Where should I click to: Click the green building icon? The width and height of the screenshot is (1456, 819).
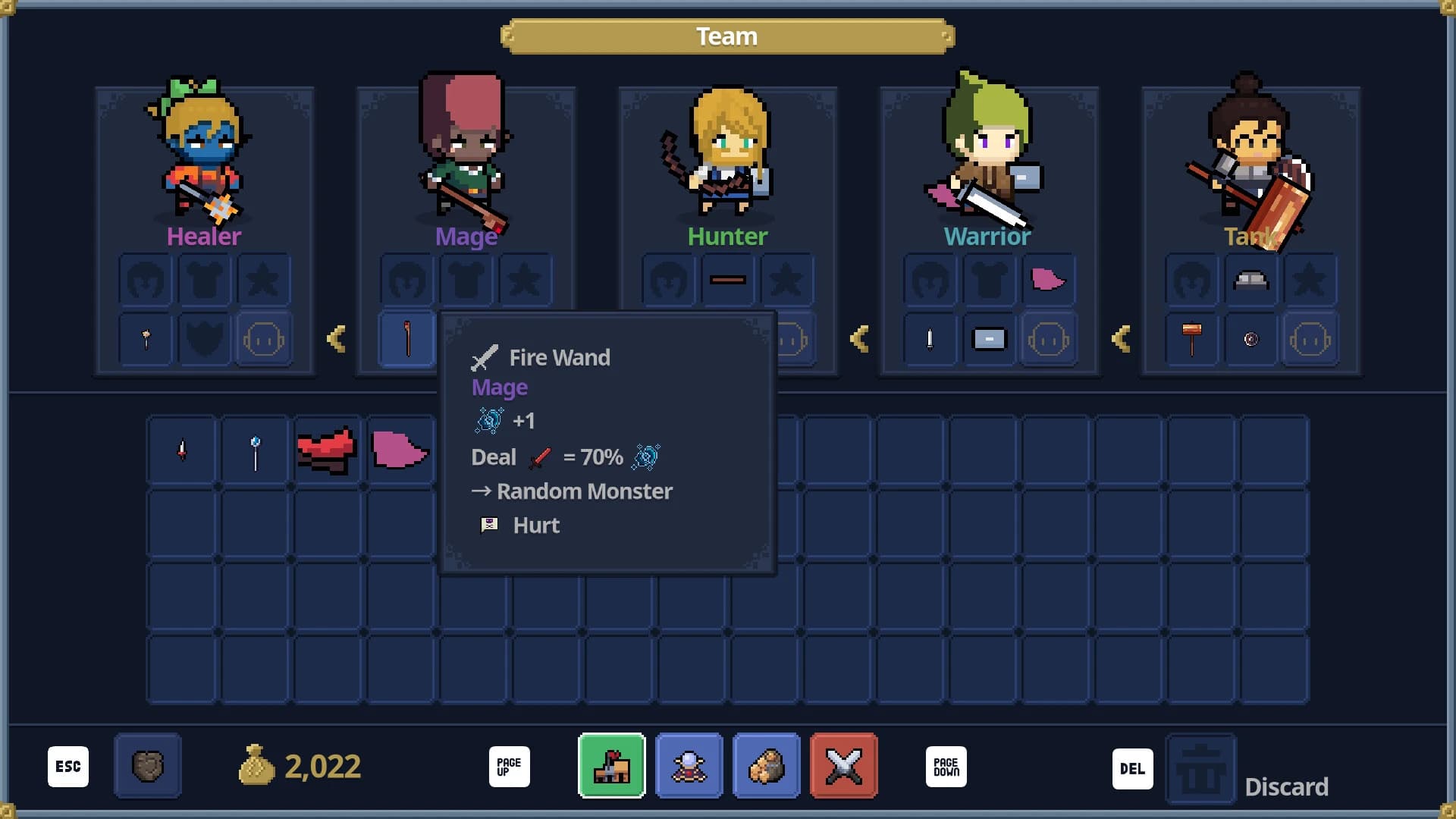click(612, 766)
